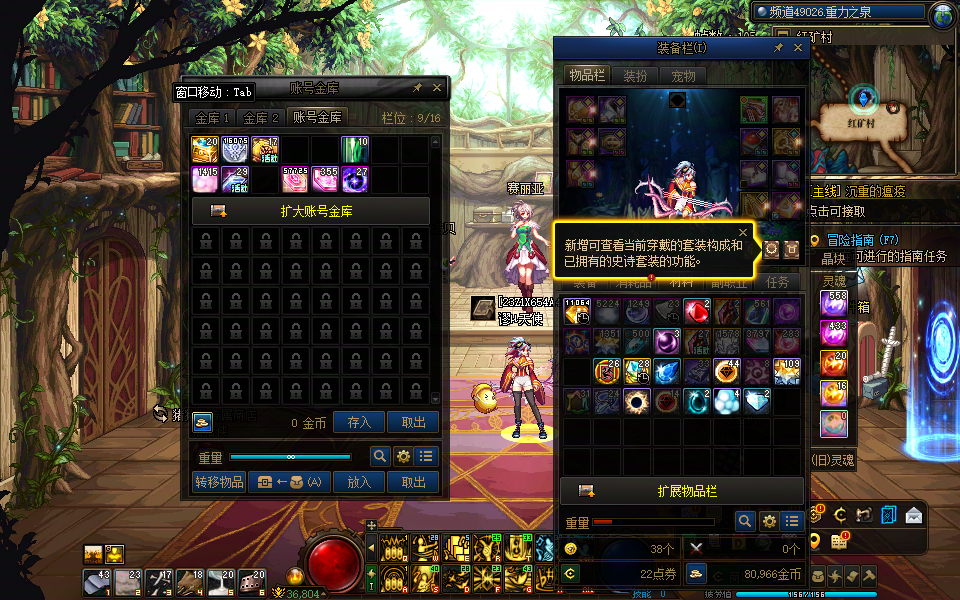Open the vault search magnifier button
This screenshot has height=600, width=960.
point(380,456)
